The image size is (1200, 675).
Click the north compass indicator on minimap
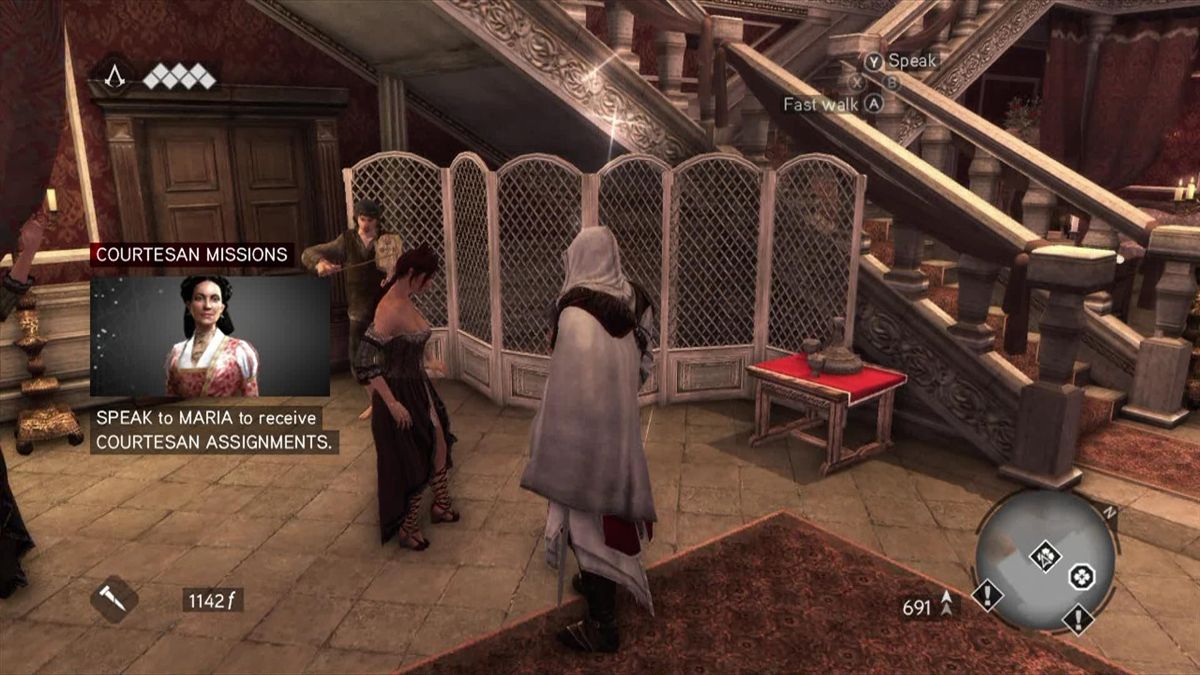pyautogui.click(x=1107, y=513)
